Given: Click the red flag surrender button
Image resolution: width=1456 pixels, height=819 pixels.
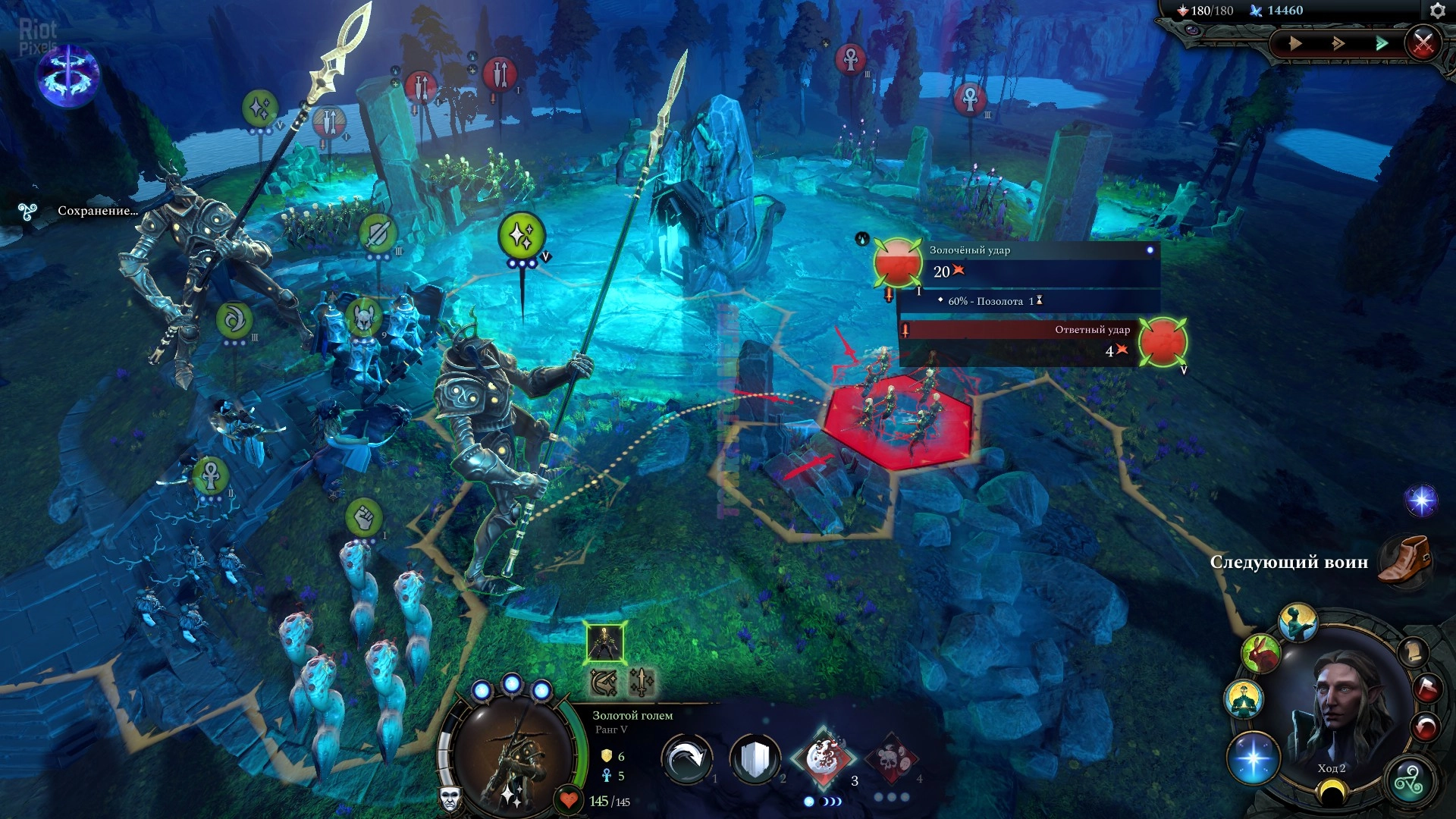Looking at the screenshot, I should (x=1427, y=689).
